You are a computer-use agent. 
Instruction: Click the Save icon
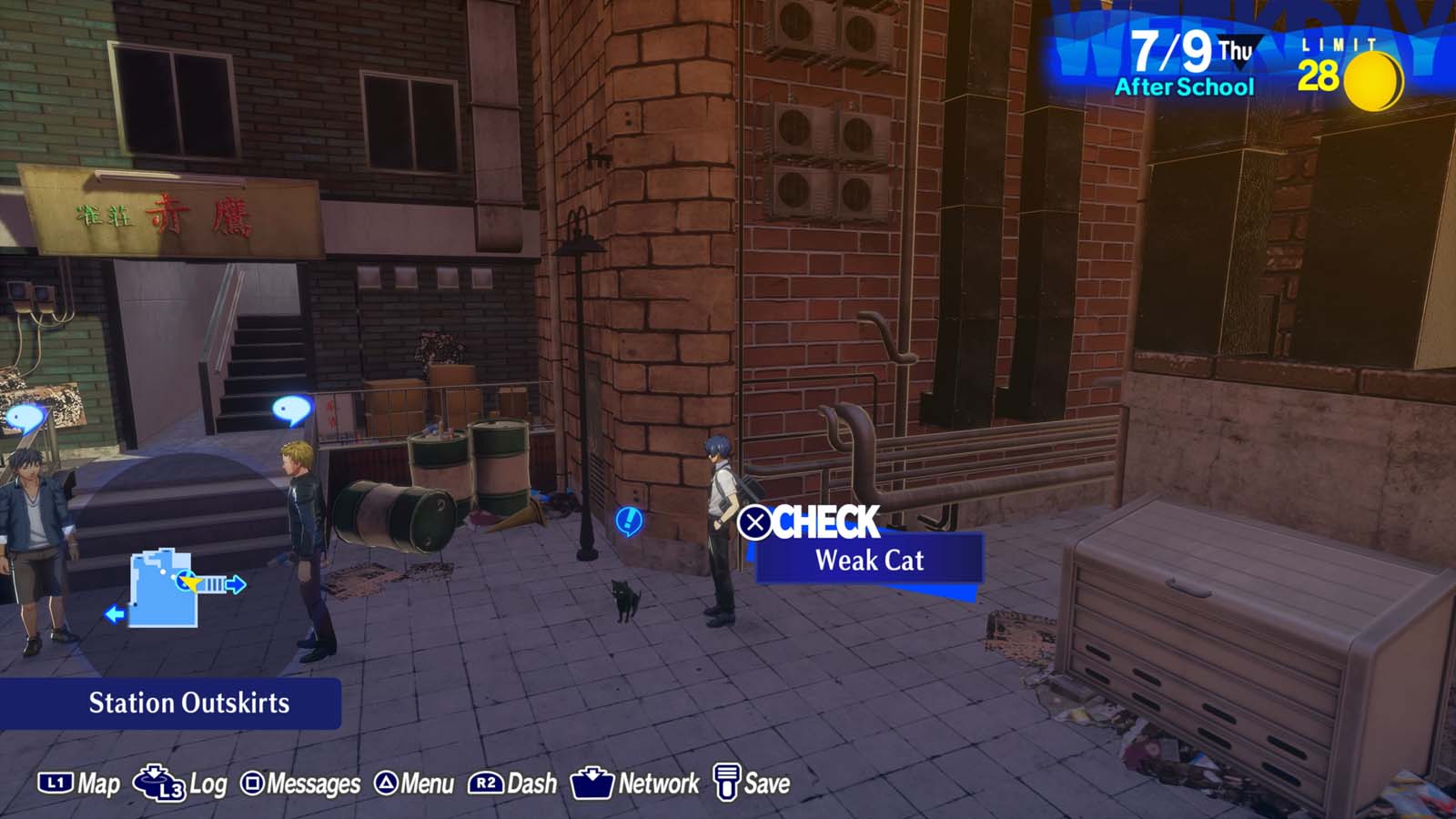point(725,781)
